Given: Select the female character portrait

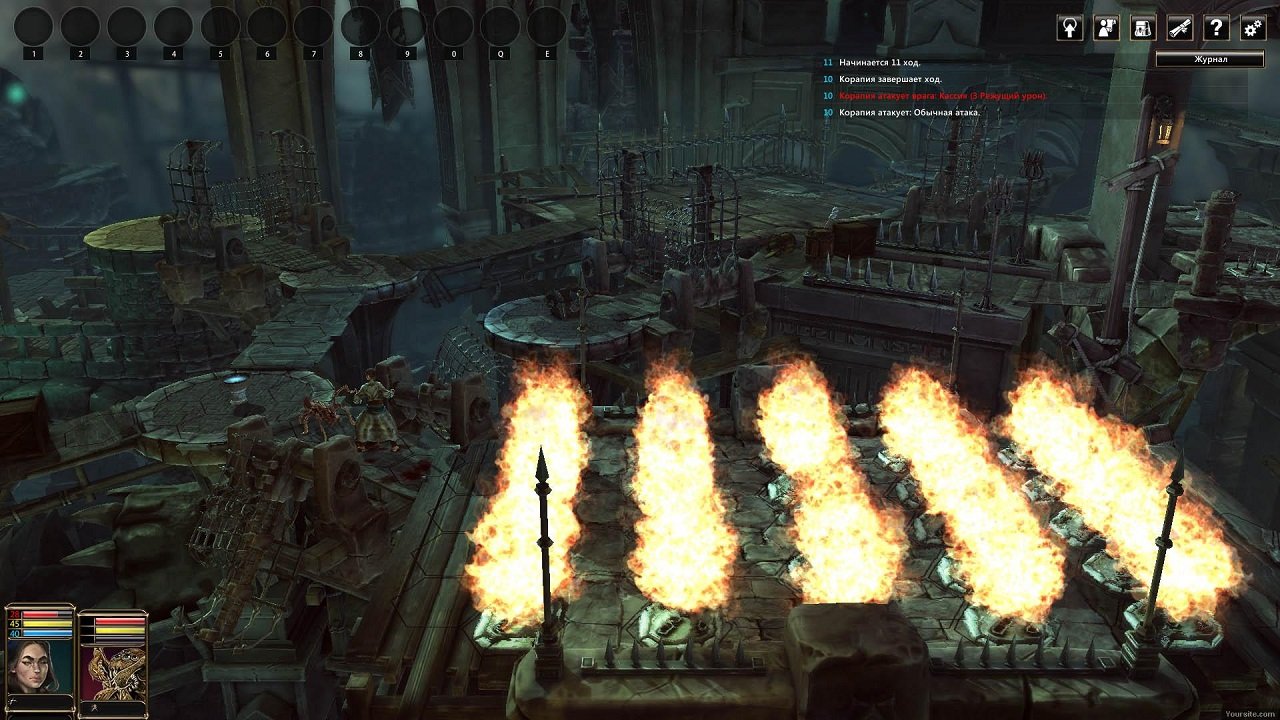Looking at the screenshot, I should coord(35,665).
